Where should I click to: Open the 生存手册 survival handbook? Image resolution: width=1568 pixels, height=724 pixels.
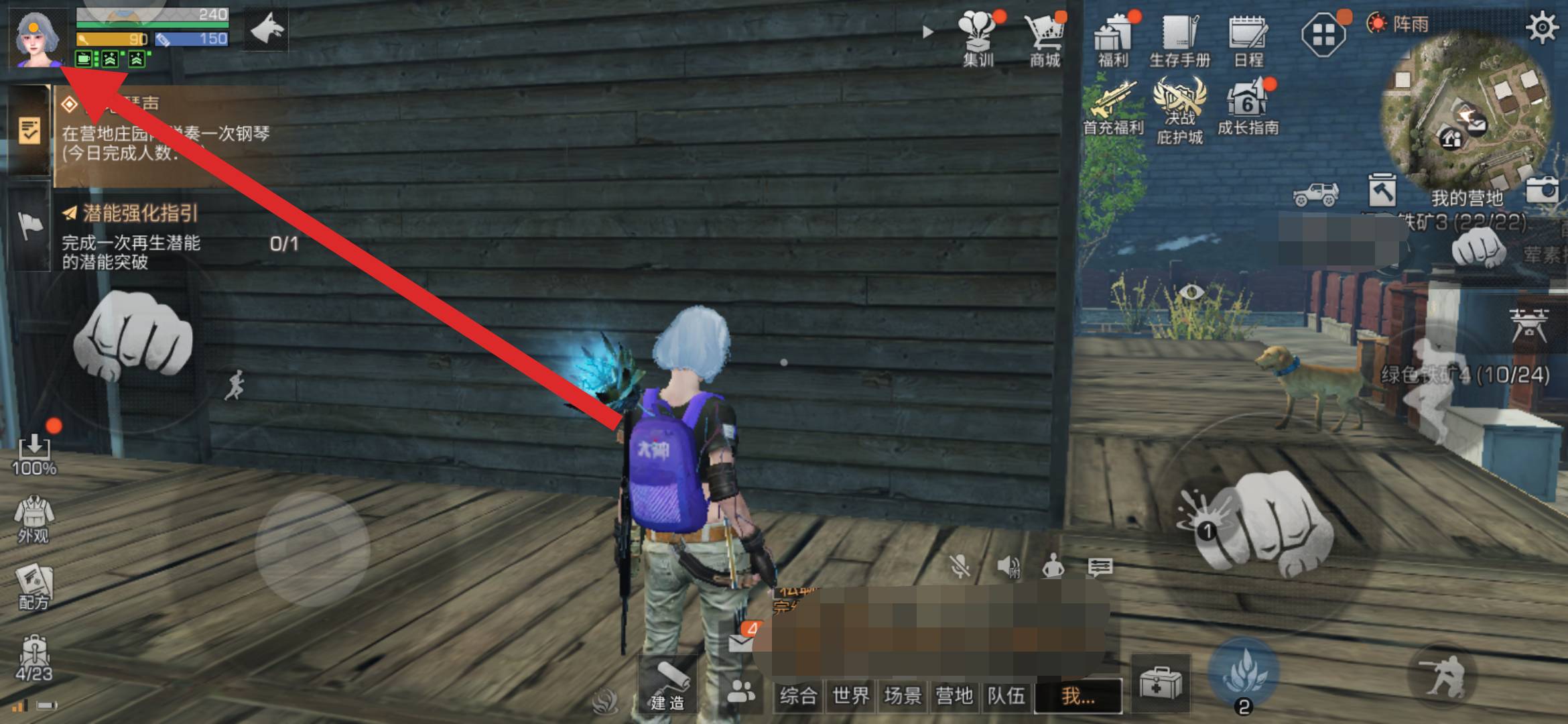tap(1179, 39)
